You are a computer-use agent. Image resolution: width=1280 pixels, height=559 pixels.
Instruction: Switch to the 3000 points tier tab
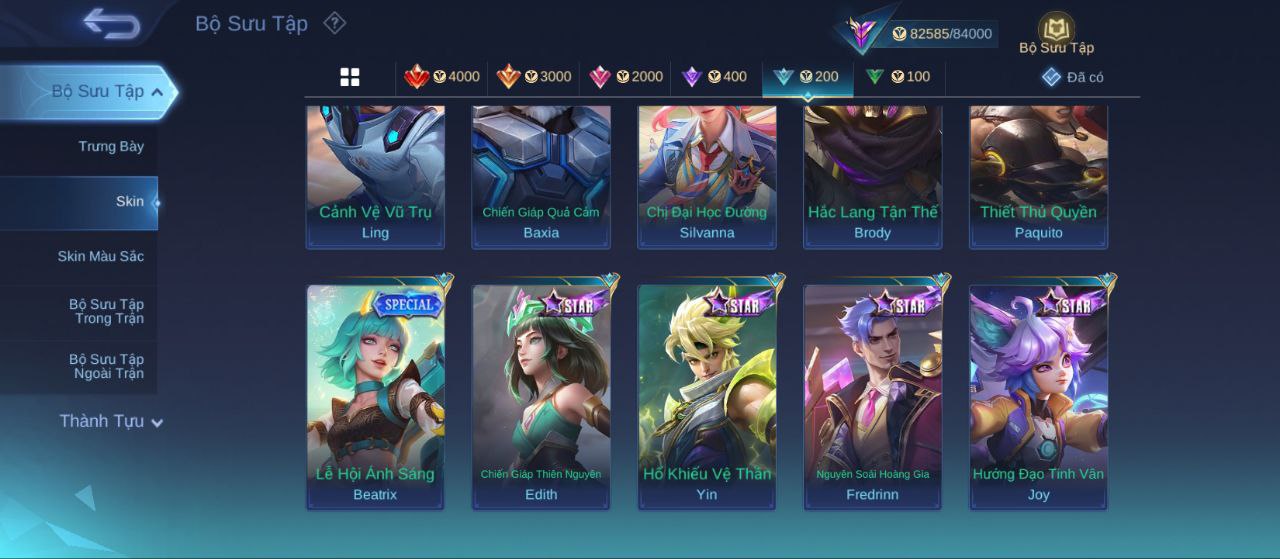pyautogui.click(x=534, y=77)
